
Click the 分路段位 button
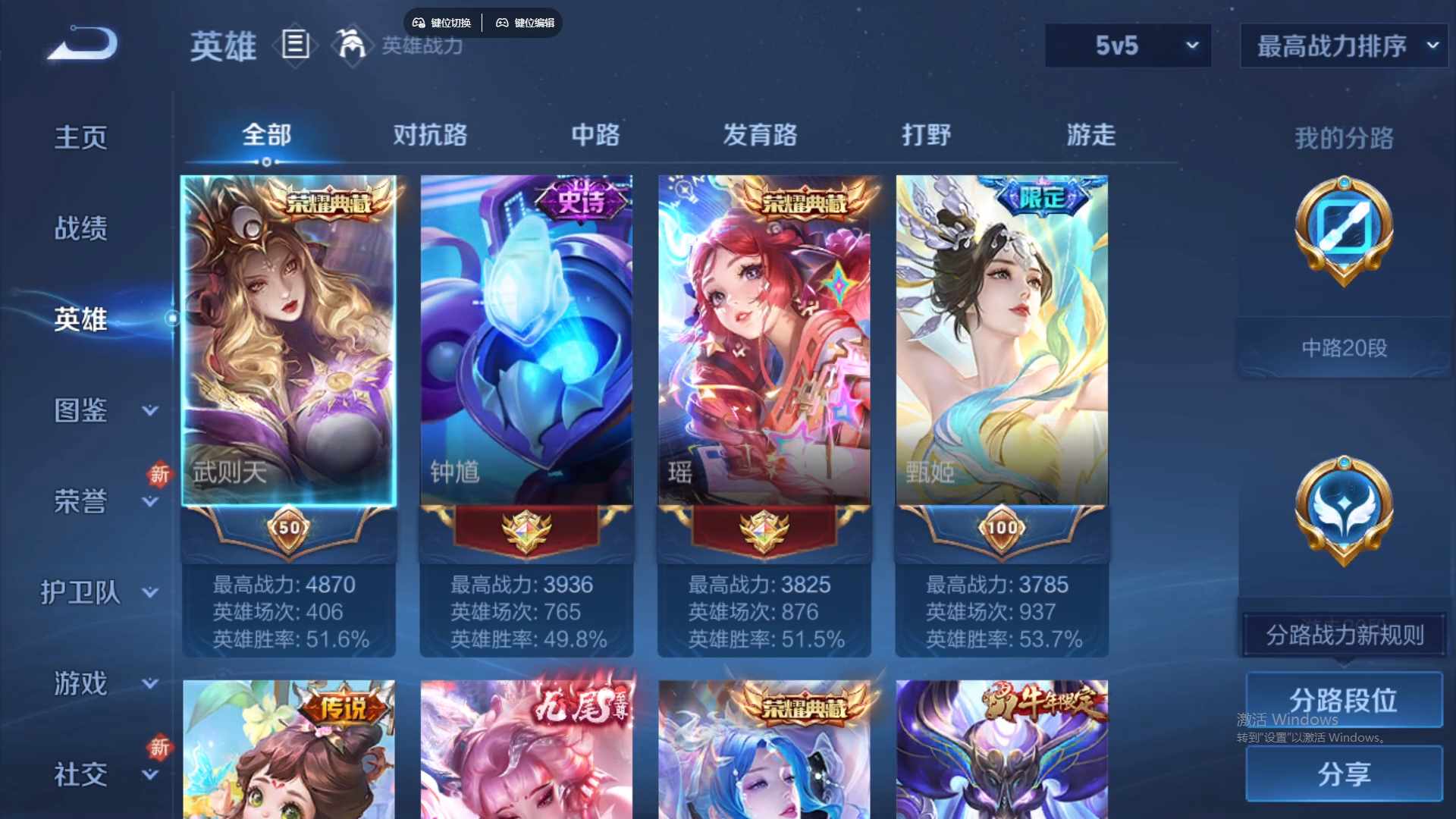tap(1345, 699)
